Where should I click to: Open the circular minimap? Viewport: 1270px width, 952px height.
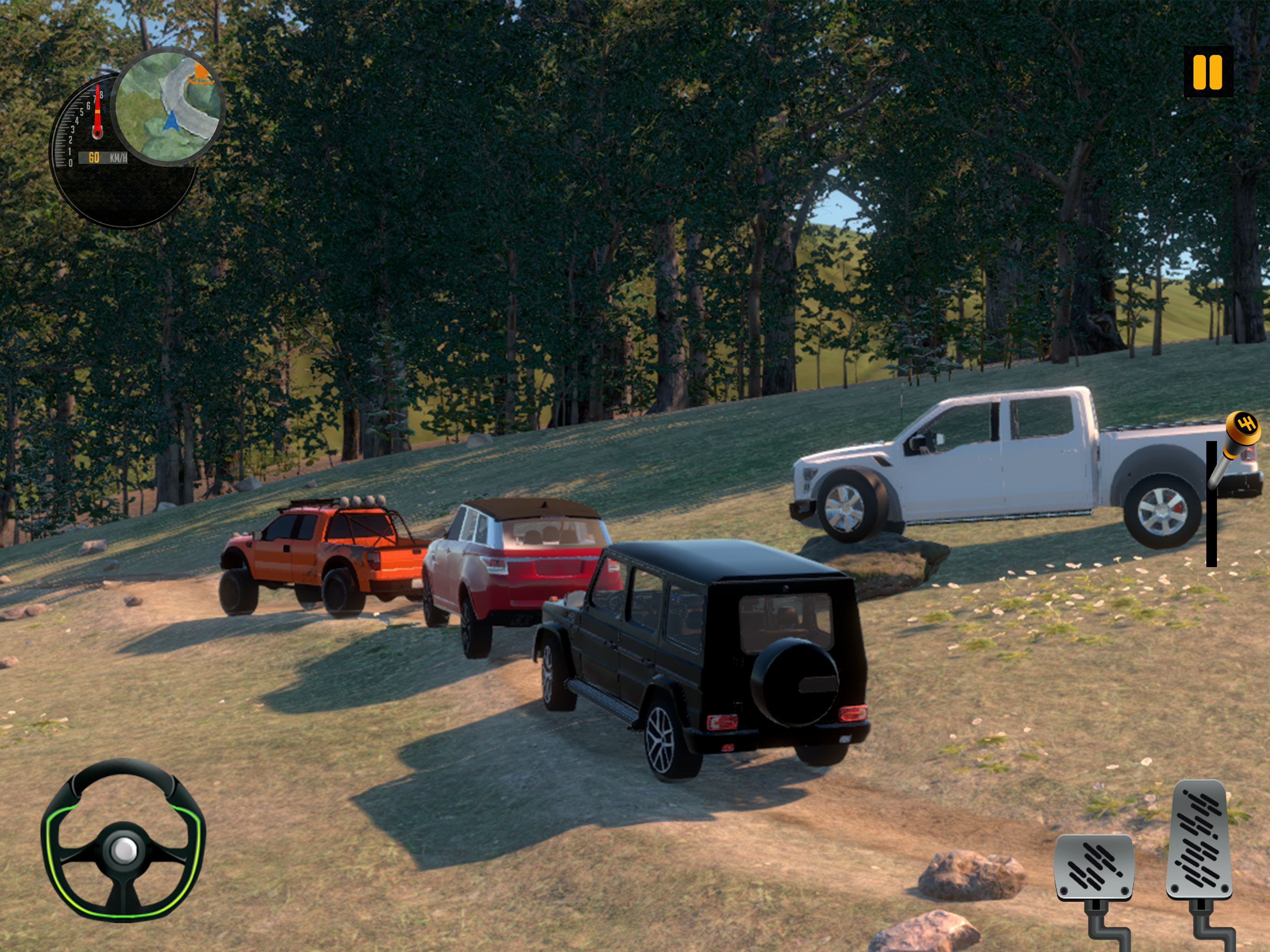(169, 107)
